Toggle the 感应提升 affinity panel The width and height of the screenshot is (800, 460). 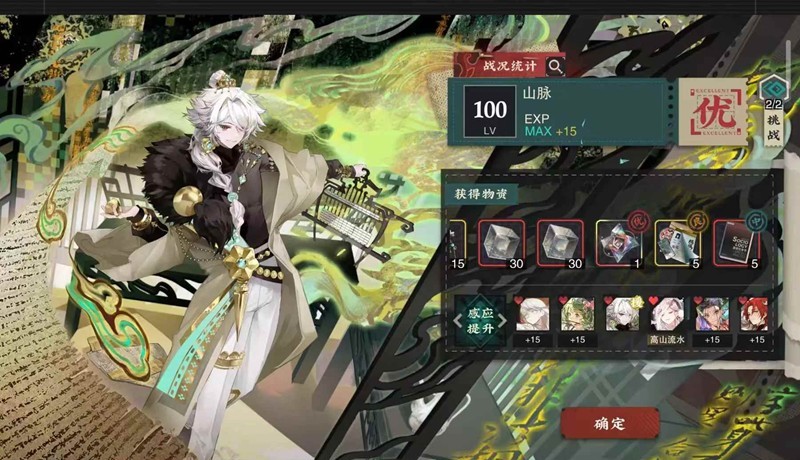click(480, 318)
